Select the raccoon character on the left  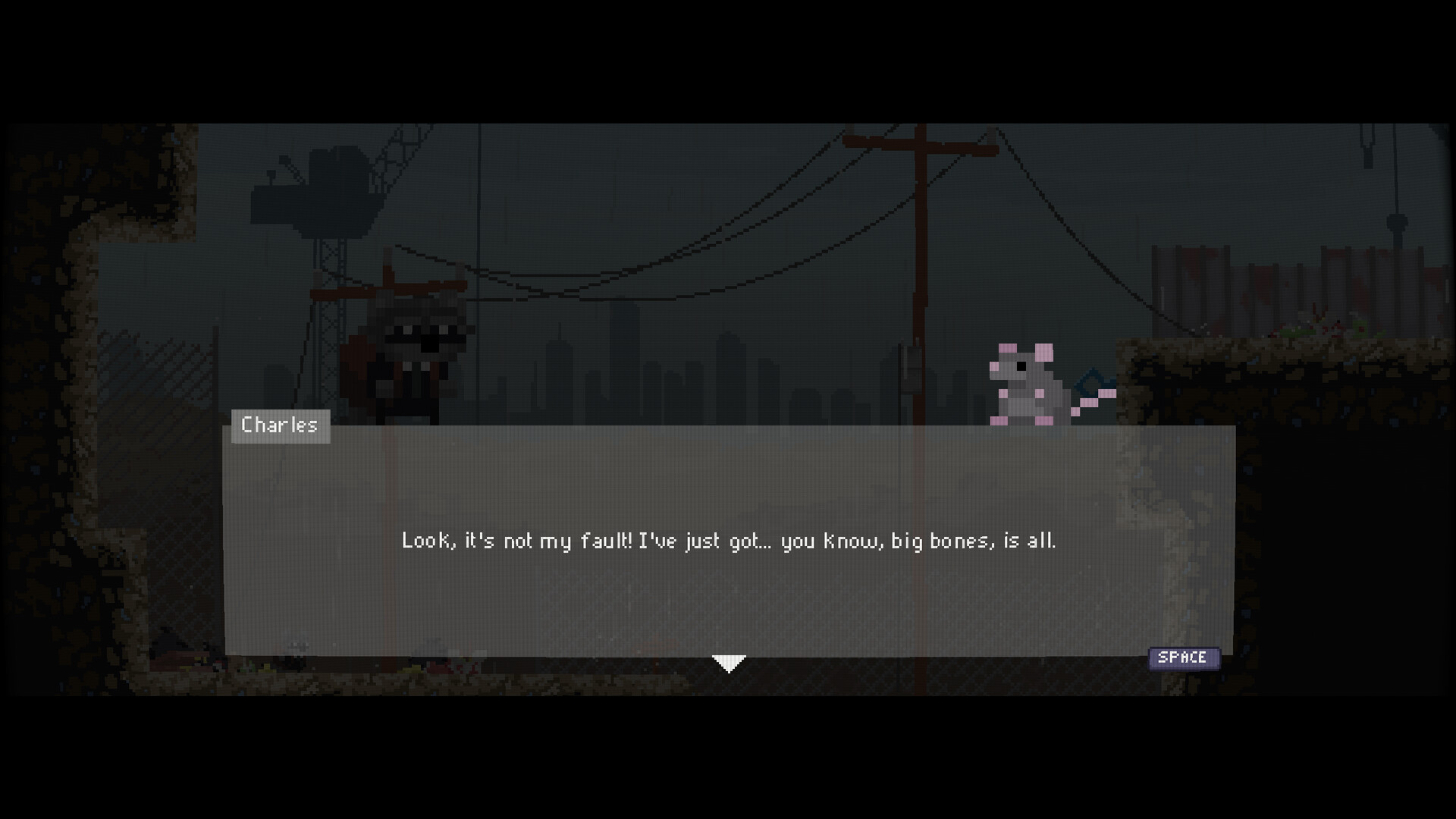tap(413, 349)
